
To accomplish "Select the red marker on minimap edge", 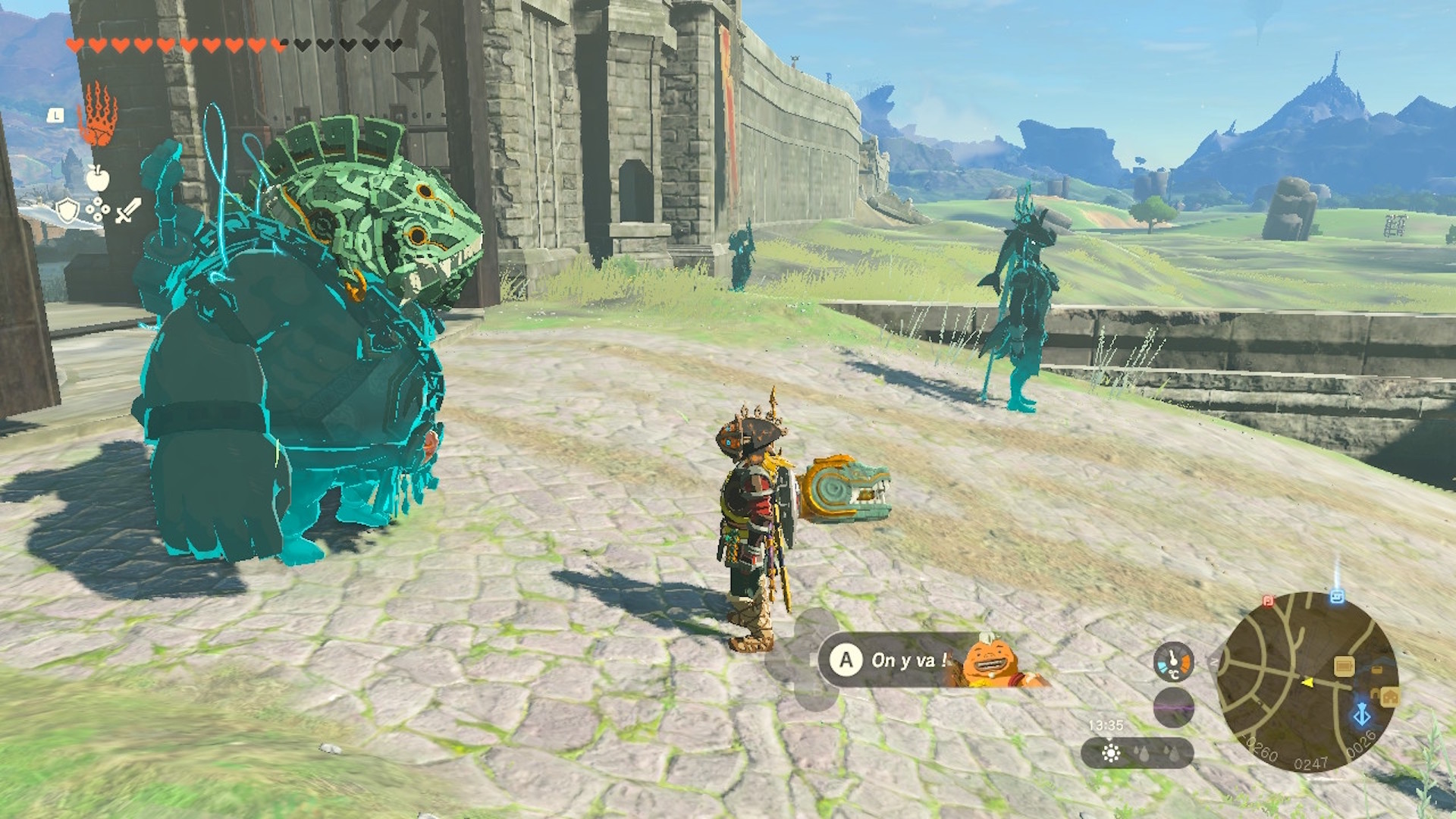I will click(1268, 601).
